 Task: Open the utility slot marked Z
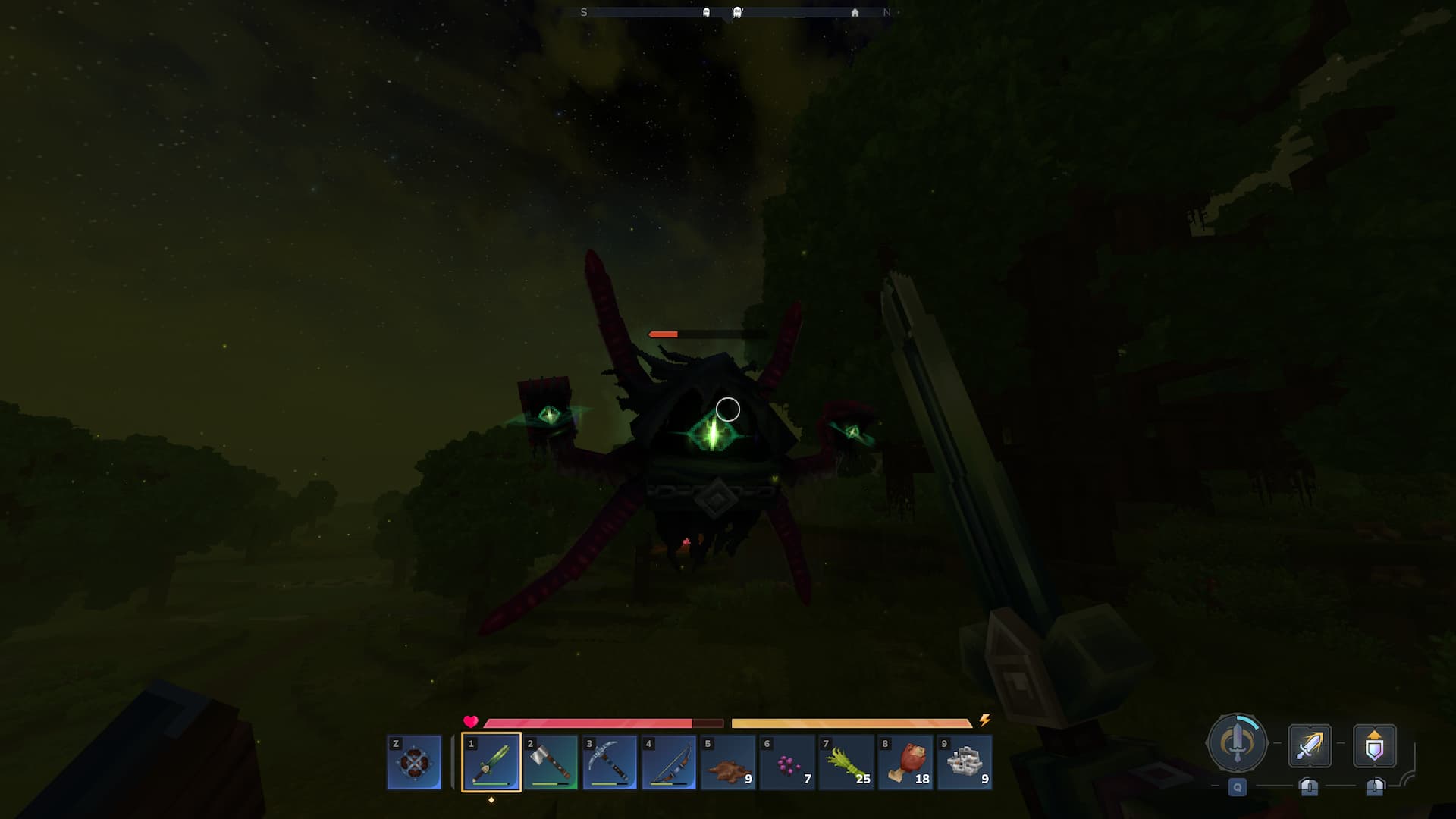[414, 762]
